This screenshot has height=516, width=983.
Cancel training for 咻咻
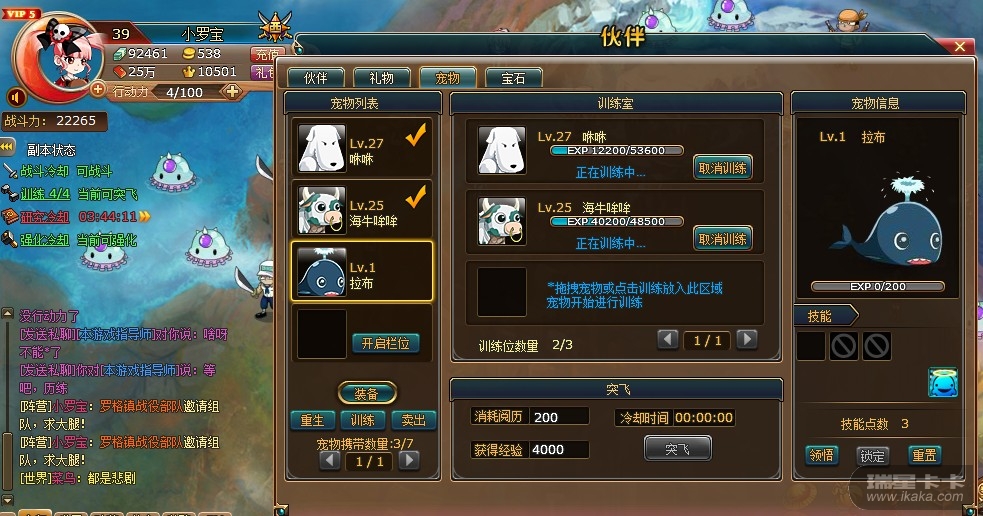tap(722, 168)
